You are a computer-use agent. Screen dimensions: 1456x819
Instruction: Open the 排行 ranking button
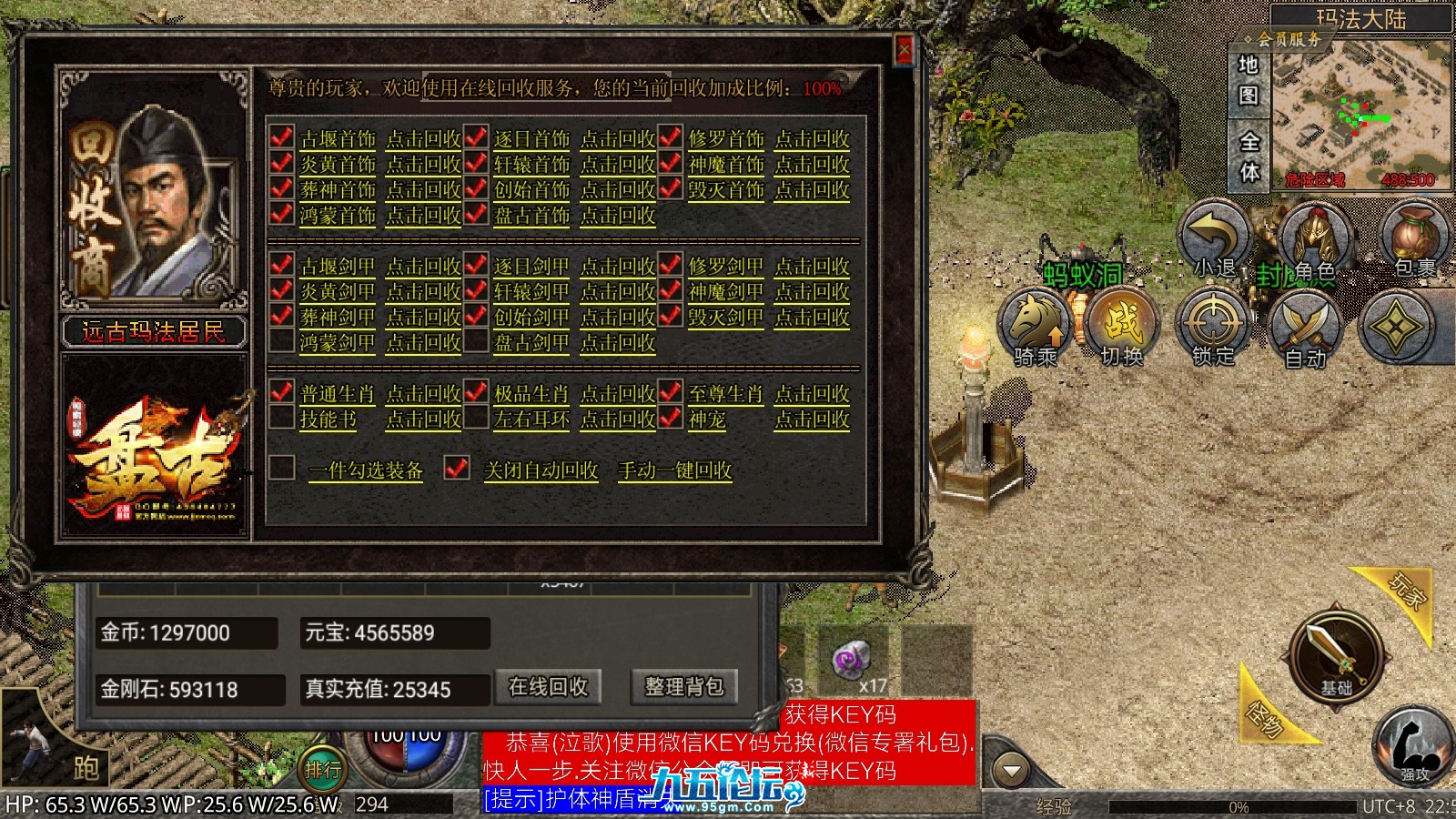322,770
